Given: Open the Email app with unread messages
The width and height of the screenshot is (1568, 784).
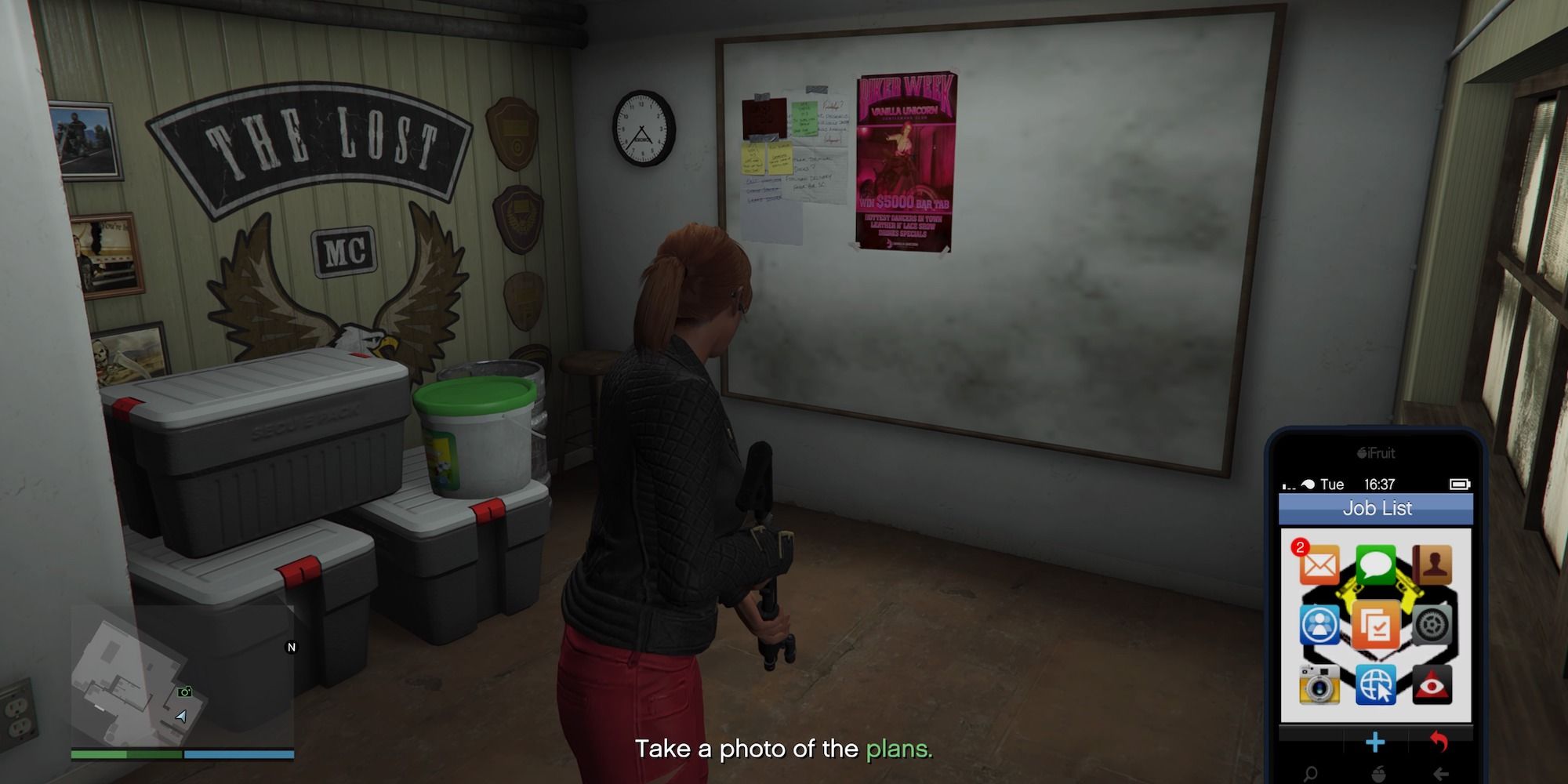Looking at the screenshot, I should click(x=1320, y=565).
